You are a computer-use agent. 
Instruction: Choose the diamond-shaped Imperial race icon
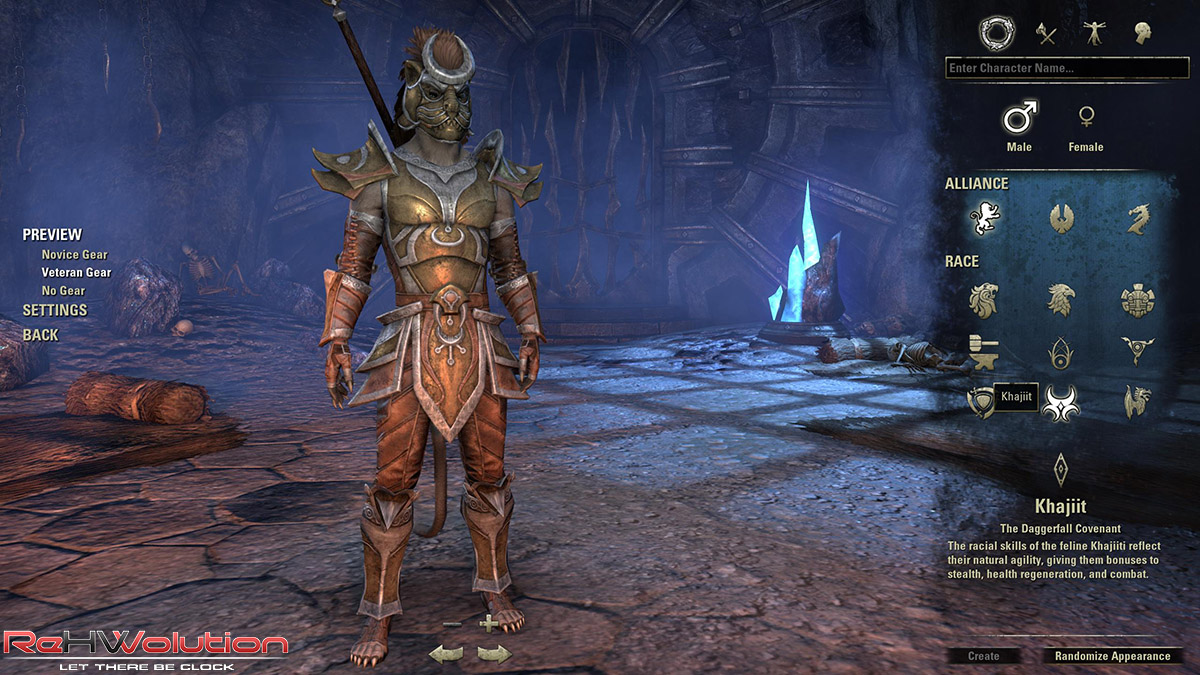coord(1061,468)
